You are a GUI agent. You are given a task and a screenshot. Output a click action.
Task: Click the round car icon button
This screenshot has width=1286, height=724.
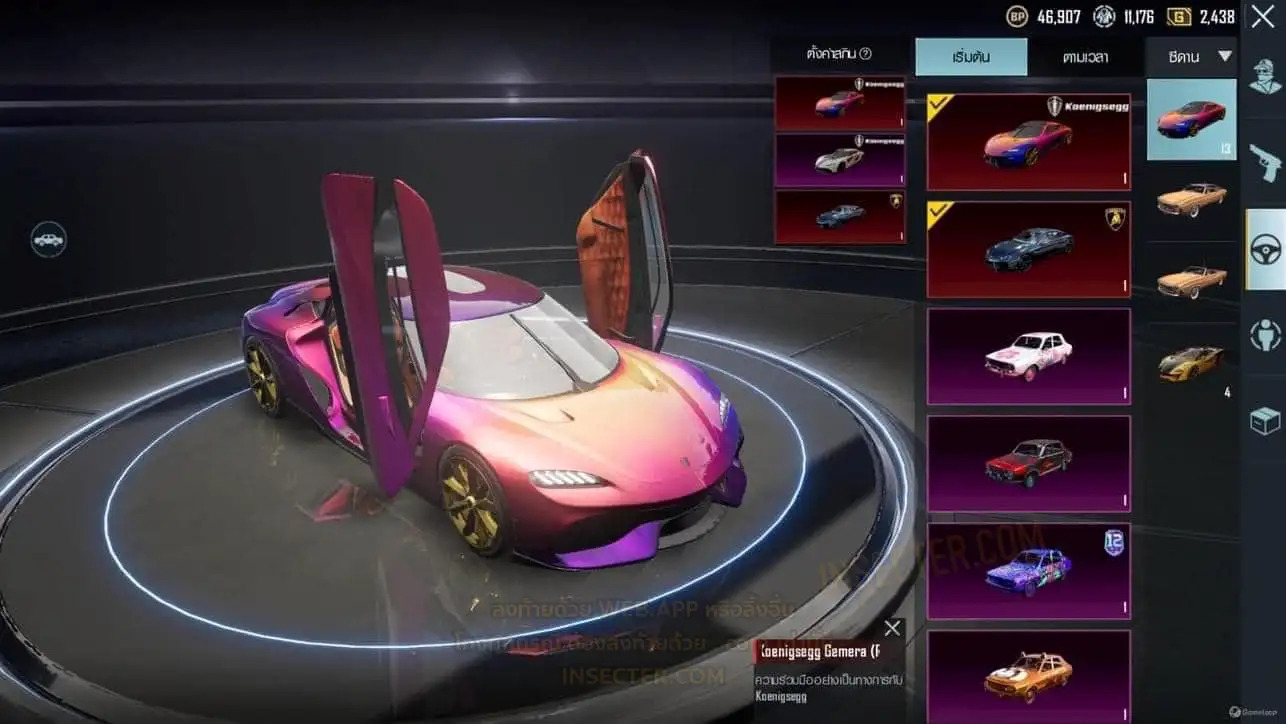point(48,240)
